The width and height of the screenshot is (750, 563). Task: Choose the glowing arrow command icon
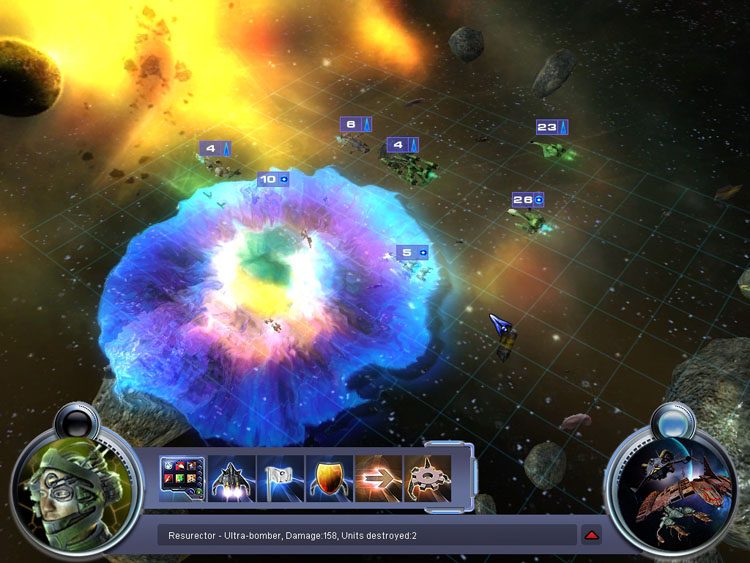(378, 478)
